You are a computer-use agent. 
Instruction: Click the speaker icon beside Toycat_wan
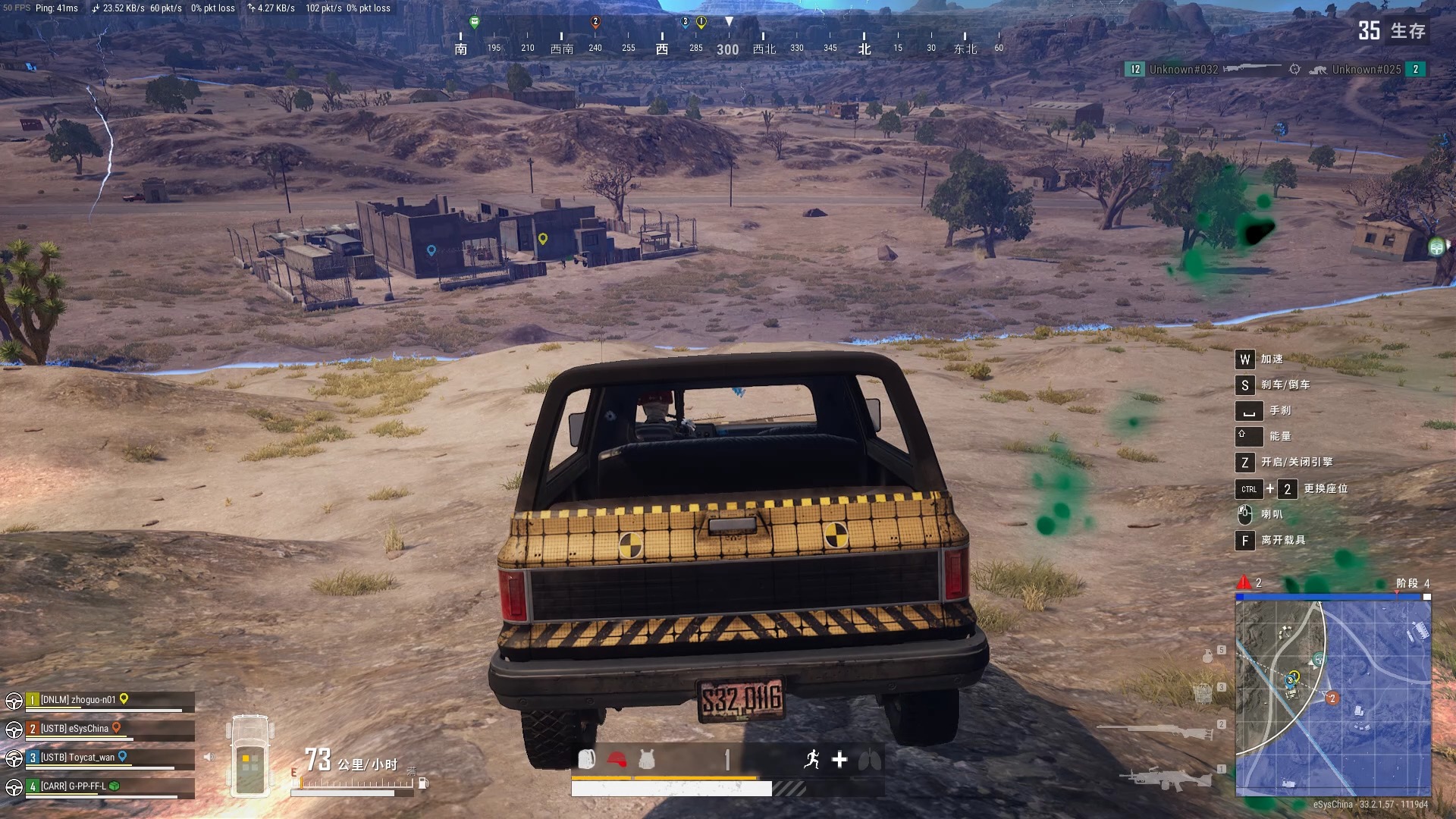(x=209, y=757)
